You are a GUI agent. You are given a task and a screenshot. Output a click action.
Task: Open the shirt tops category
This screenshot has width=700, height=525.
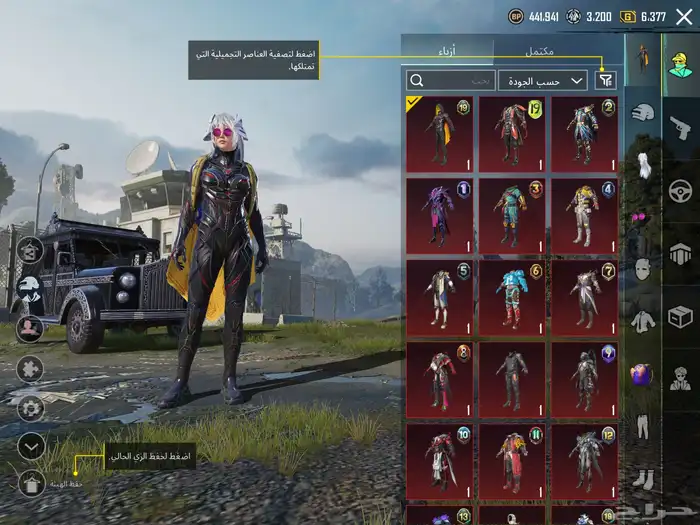point(643,322)
